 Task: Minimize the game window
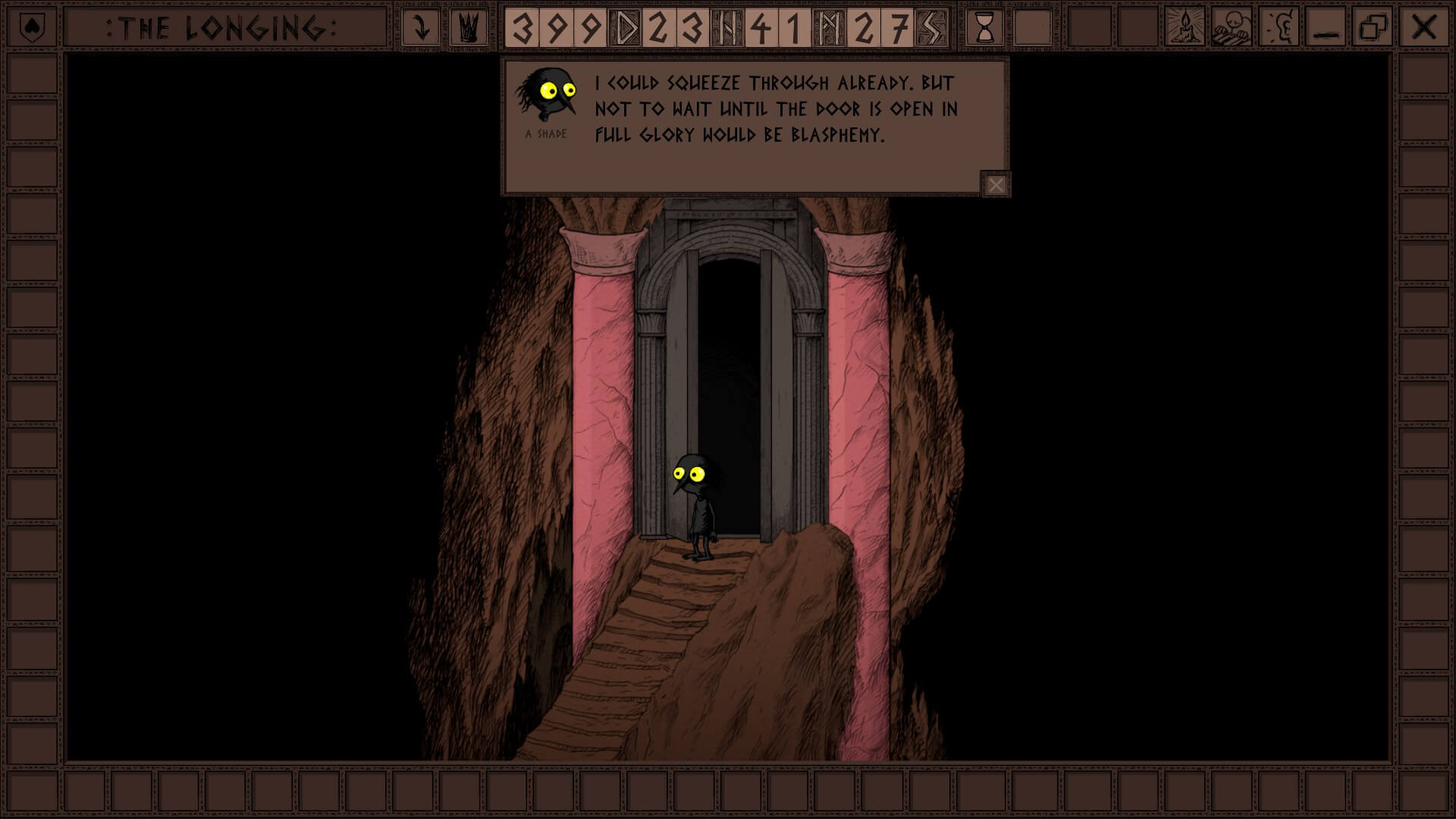1326,28
